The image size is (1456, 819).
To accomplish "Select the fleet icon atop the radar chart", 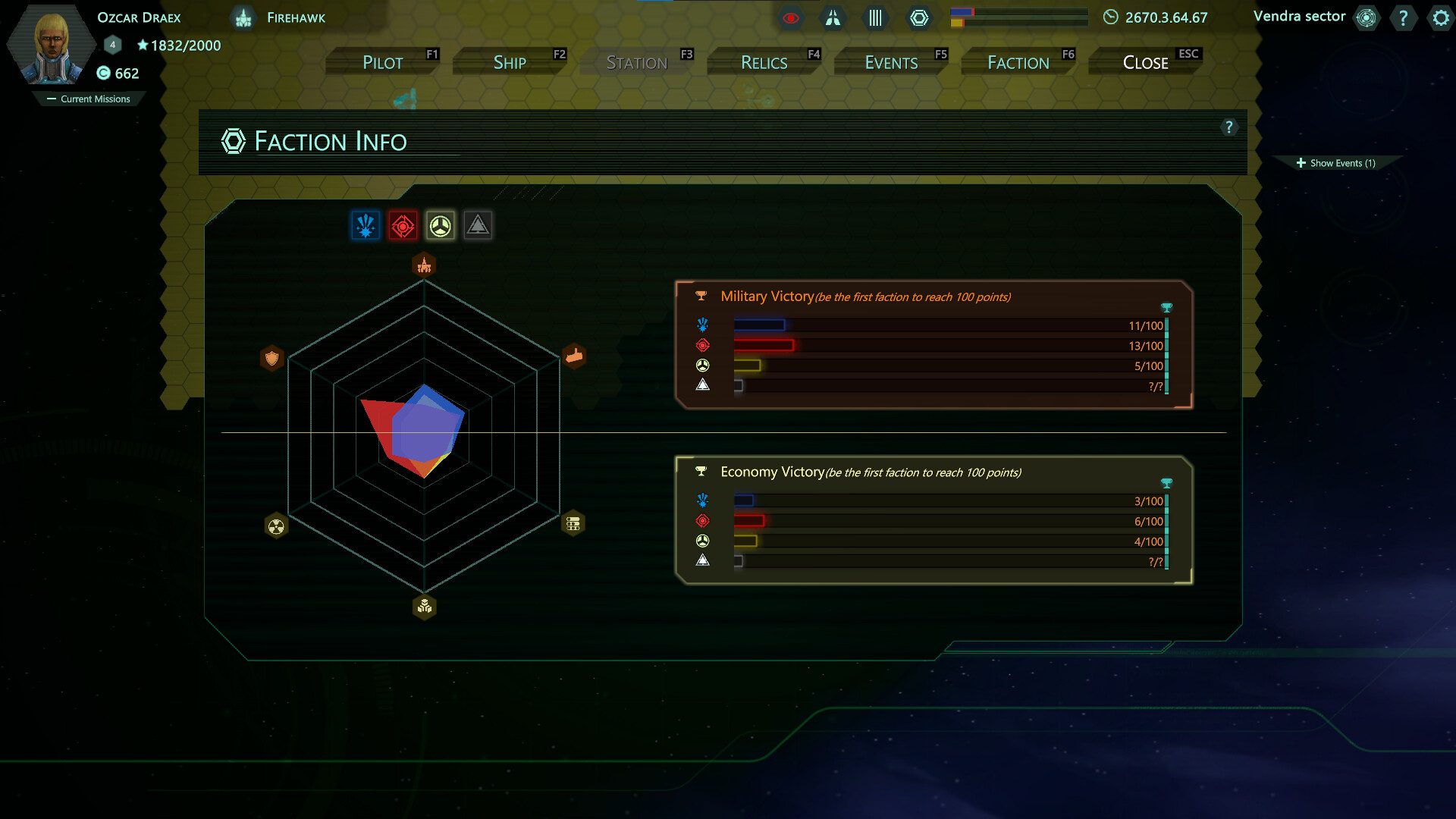I will tap(424, 265).
